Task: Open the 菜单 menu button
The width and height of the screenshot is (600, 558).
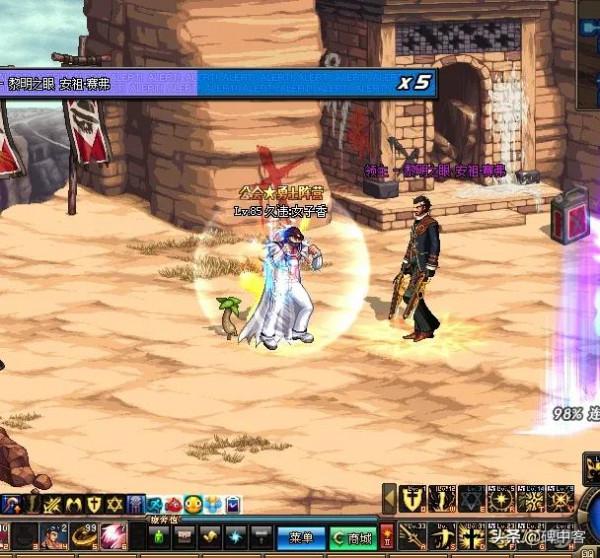Action: (297, 537)
